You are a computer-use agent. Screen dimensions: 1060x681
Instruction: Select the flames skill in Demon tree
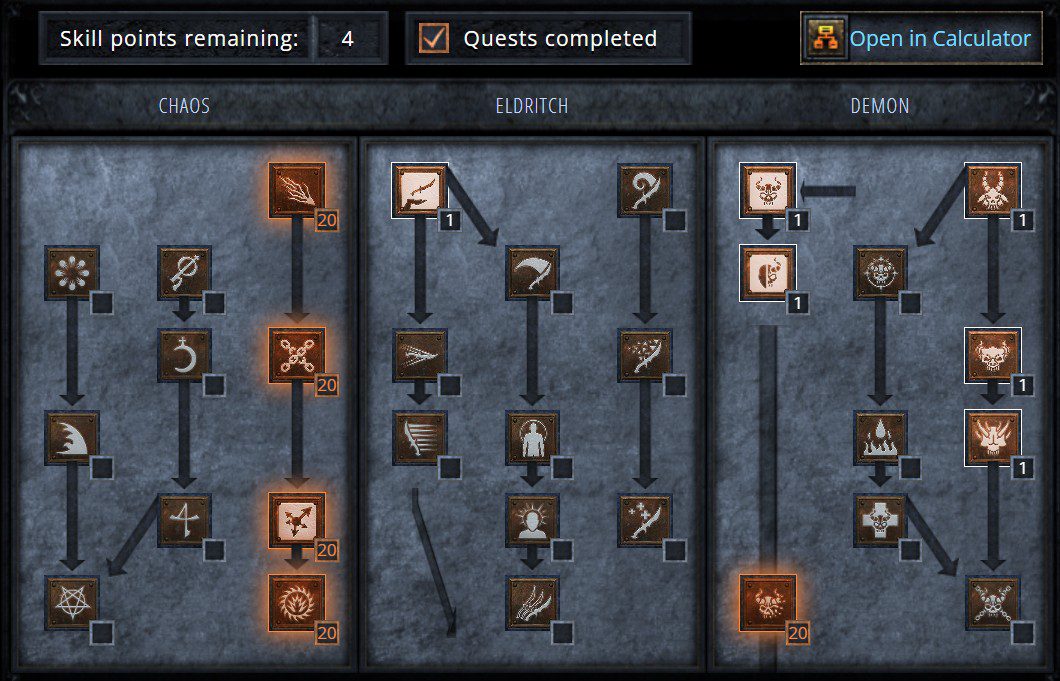pyautogui.click(x=880, y=438)
